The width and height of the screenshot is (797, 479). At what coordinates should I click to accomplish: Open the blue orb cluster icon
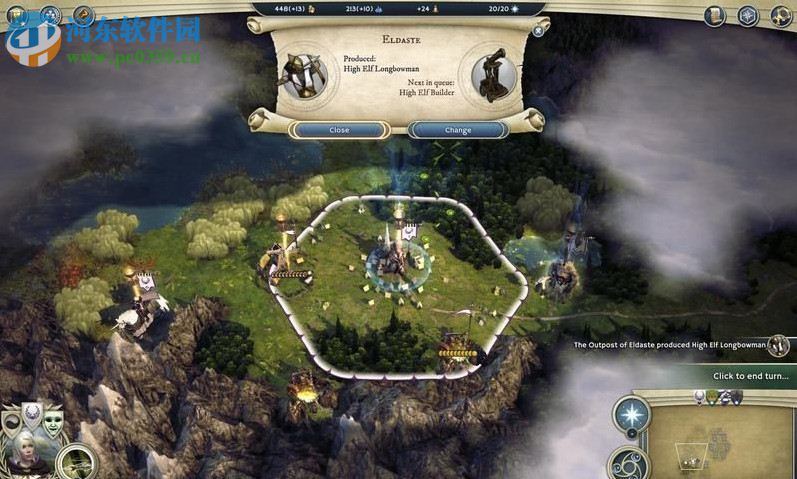pyautogui.click(x=51, y=16)
